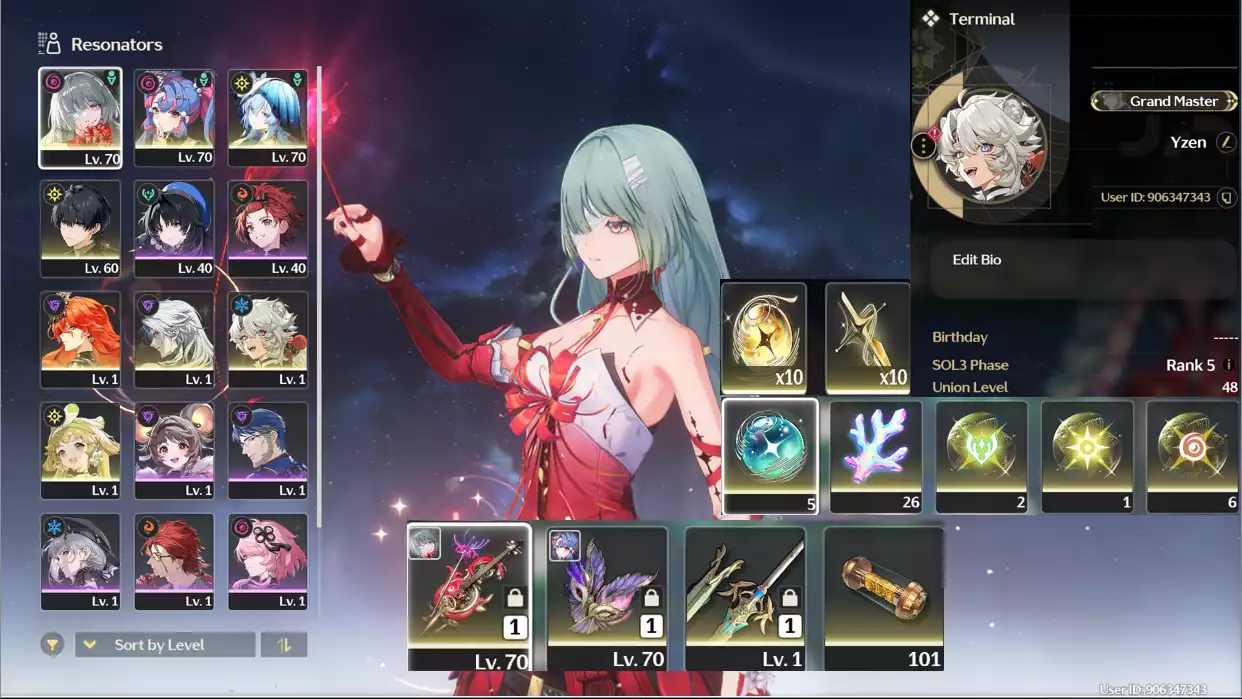Select the golden egg item x10

click(764, 337)
